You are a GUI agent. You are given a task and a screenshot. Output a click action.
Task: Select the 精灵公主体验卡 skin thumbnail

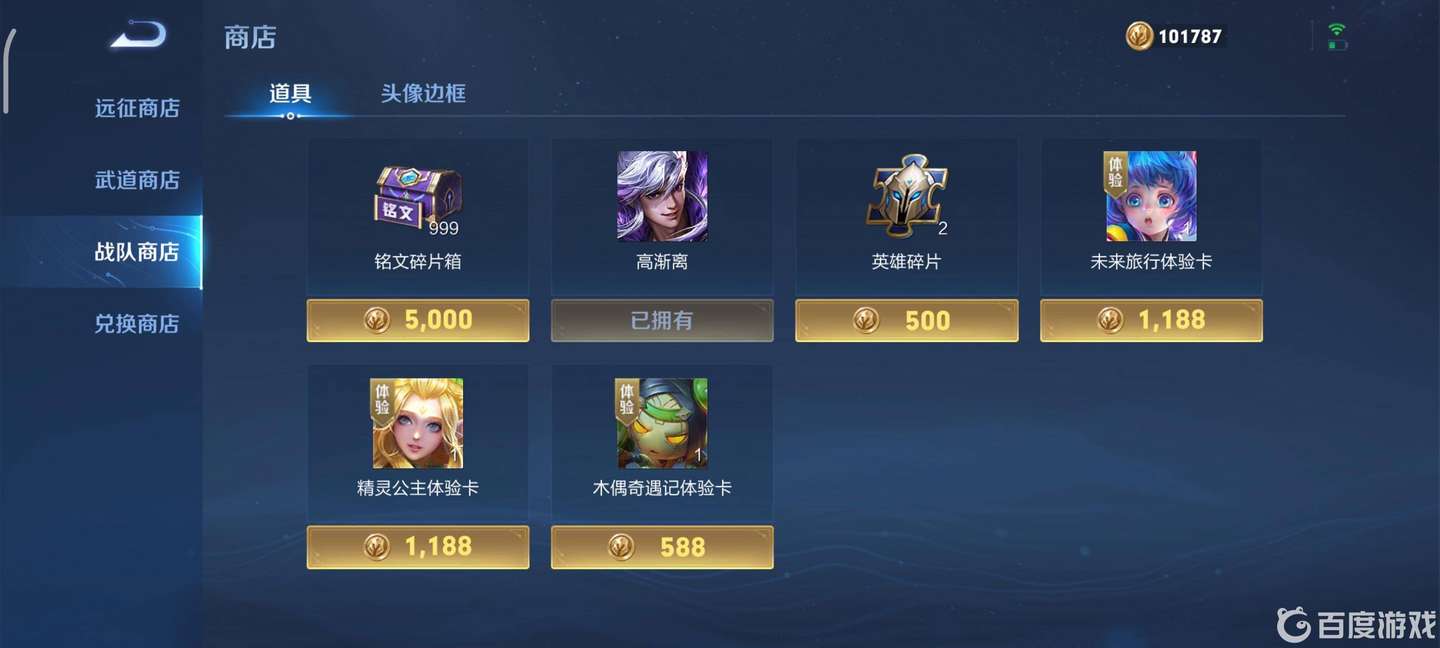(x=418, y=423)
